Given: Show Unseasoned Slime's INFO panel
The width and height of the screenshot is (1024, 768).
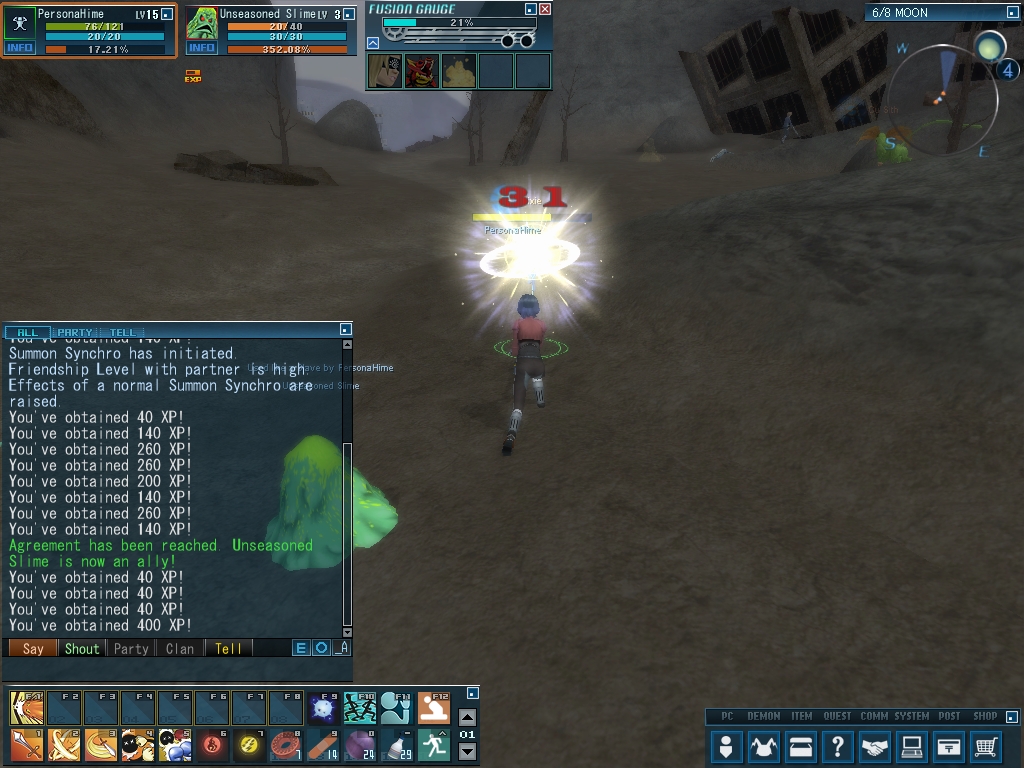Looking at the screenshot, I should (202, 48).
